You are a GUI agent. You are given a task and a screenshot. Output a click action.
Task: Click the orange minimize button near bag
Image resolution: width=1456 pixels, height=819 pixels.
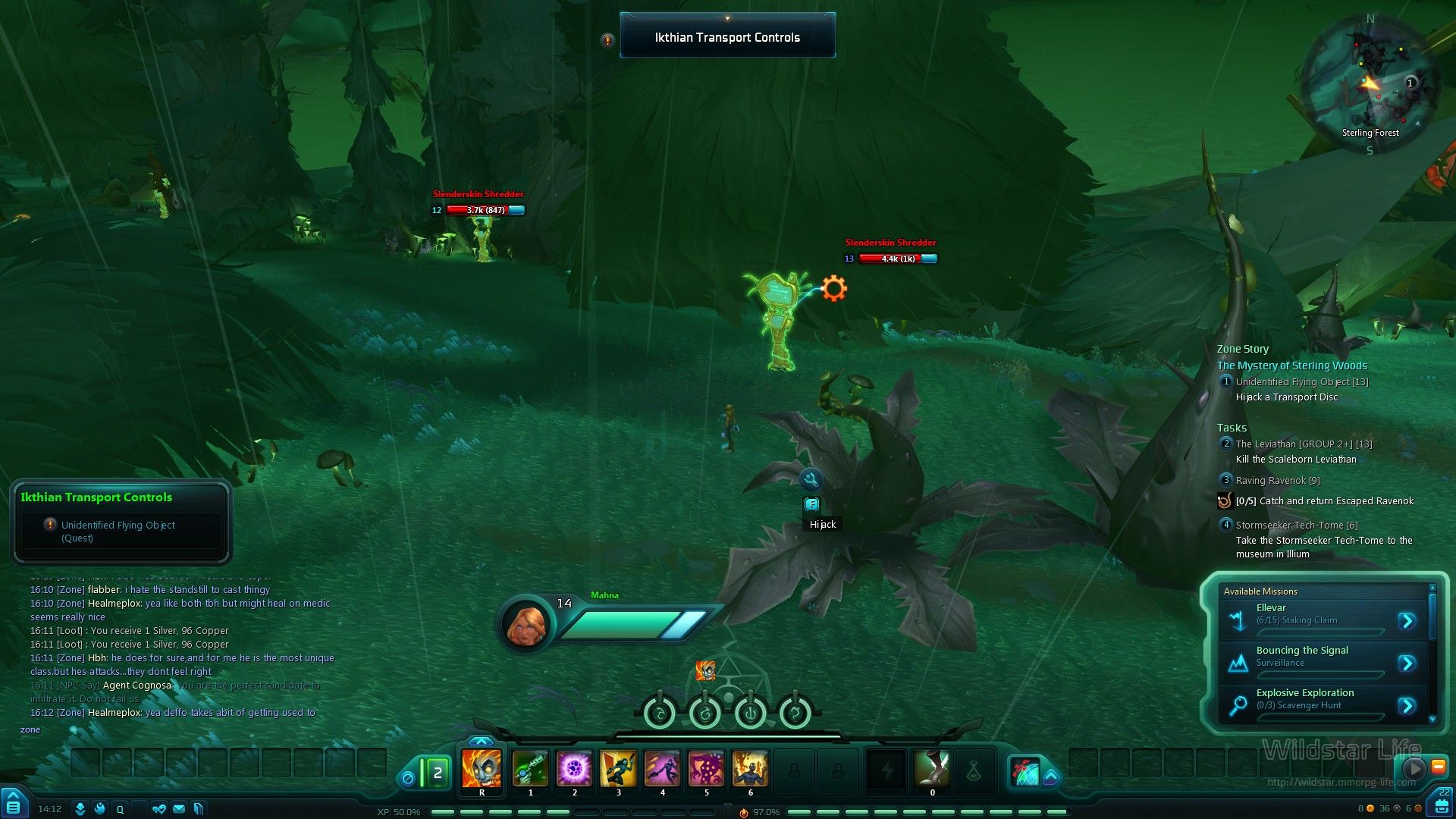1438,767
